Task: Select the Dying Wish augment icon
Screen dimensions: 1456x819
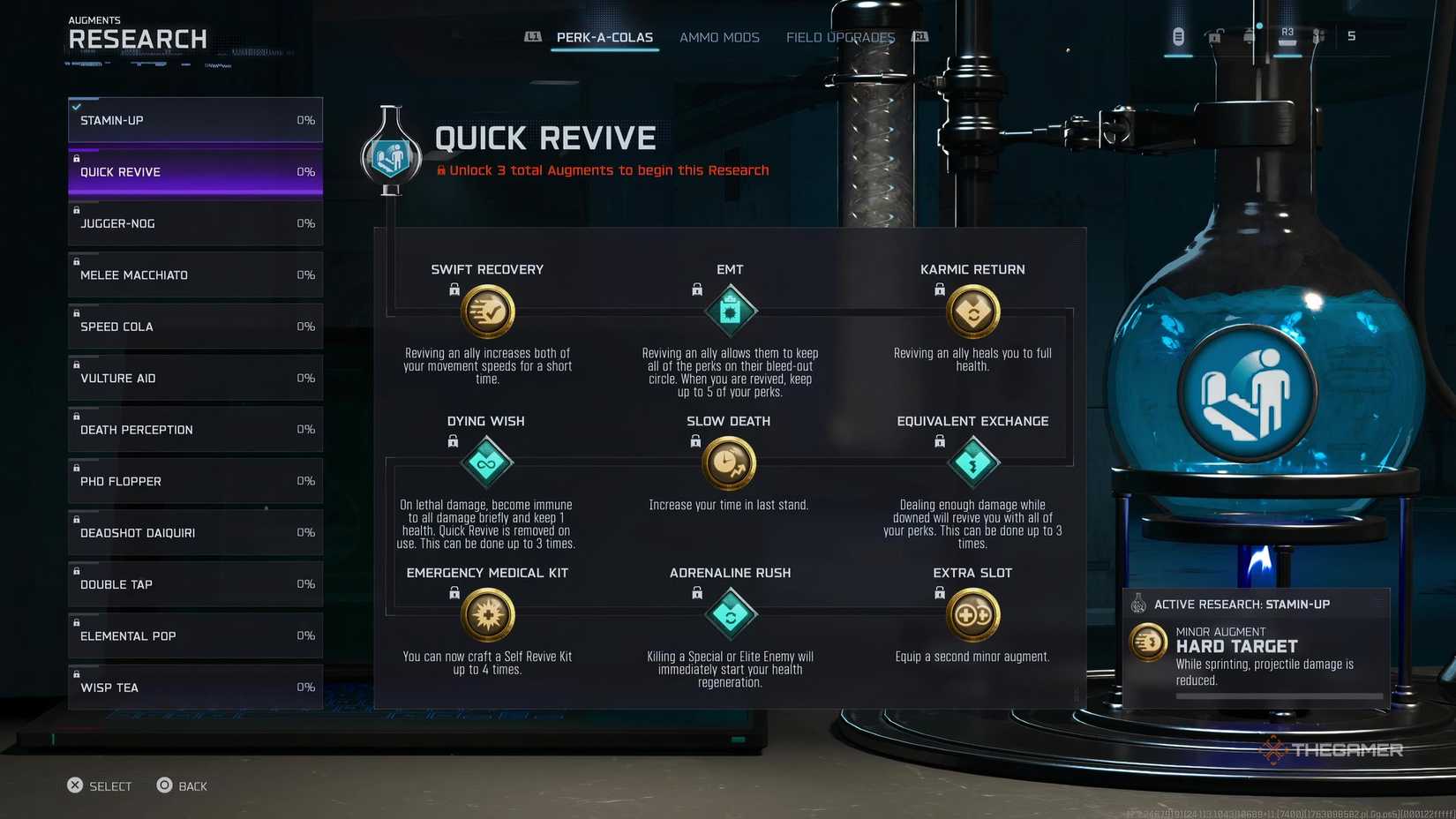Action: coord(487,462)
